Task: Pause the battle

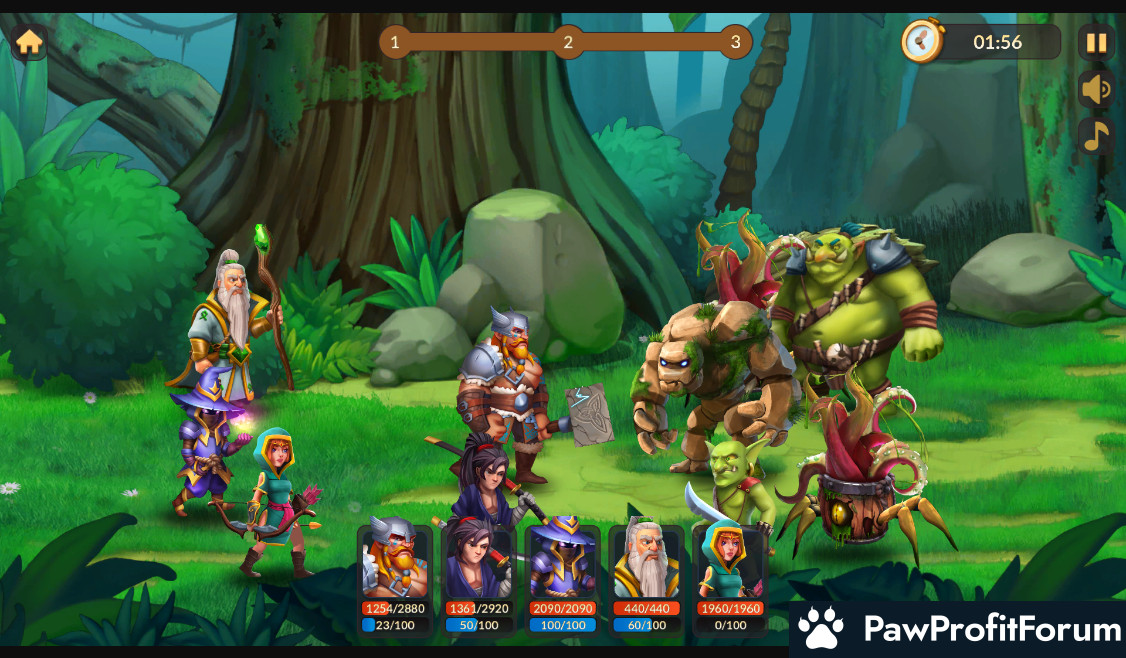Action: point(1096,42)
